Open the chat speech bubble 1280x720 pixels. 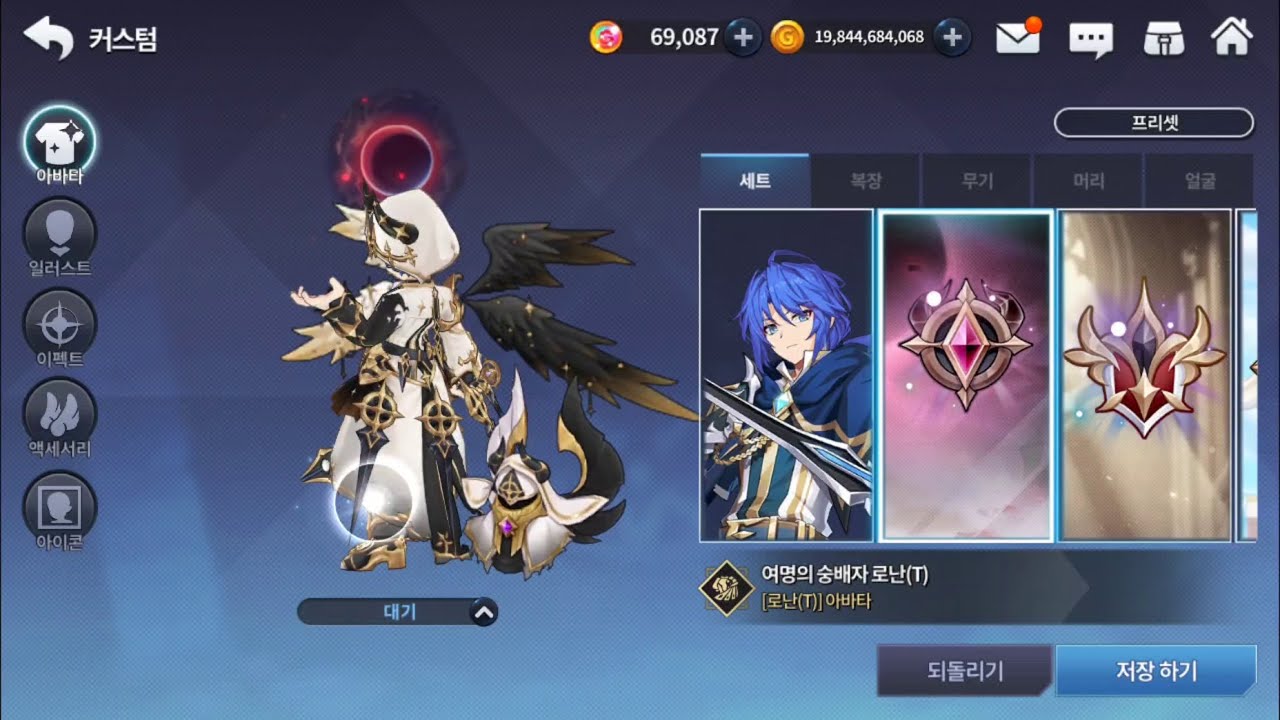point(1091,39)
